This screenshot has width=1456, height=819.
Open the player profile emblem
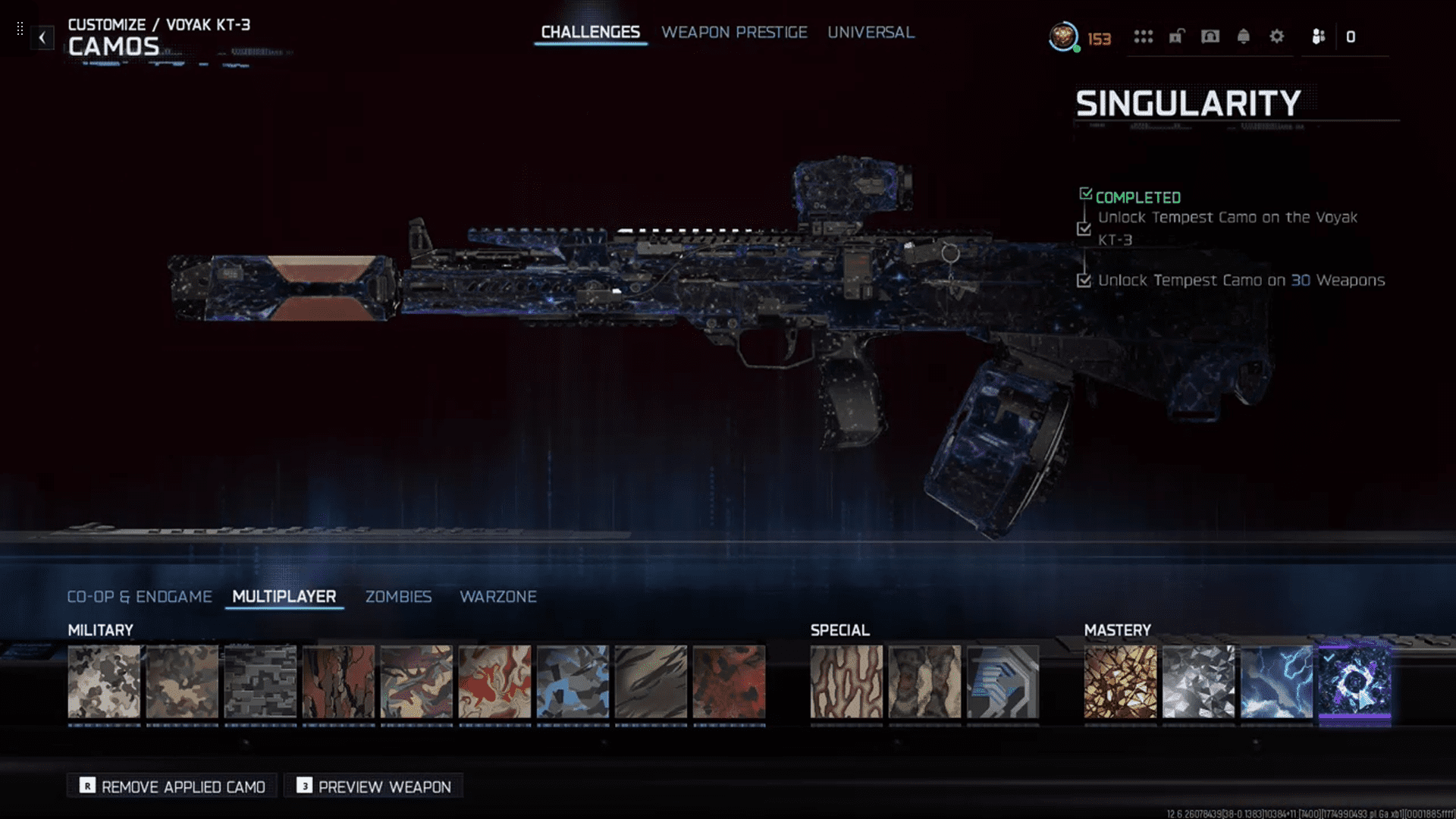(x=1063, y=36)
